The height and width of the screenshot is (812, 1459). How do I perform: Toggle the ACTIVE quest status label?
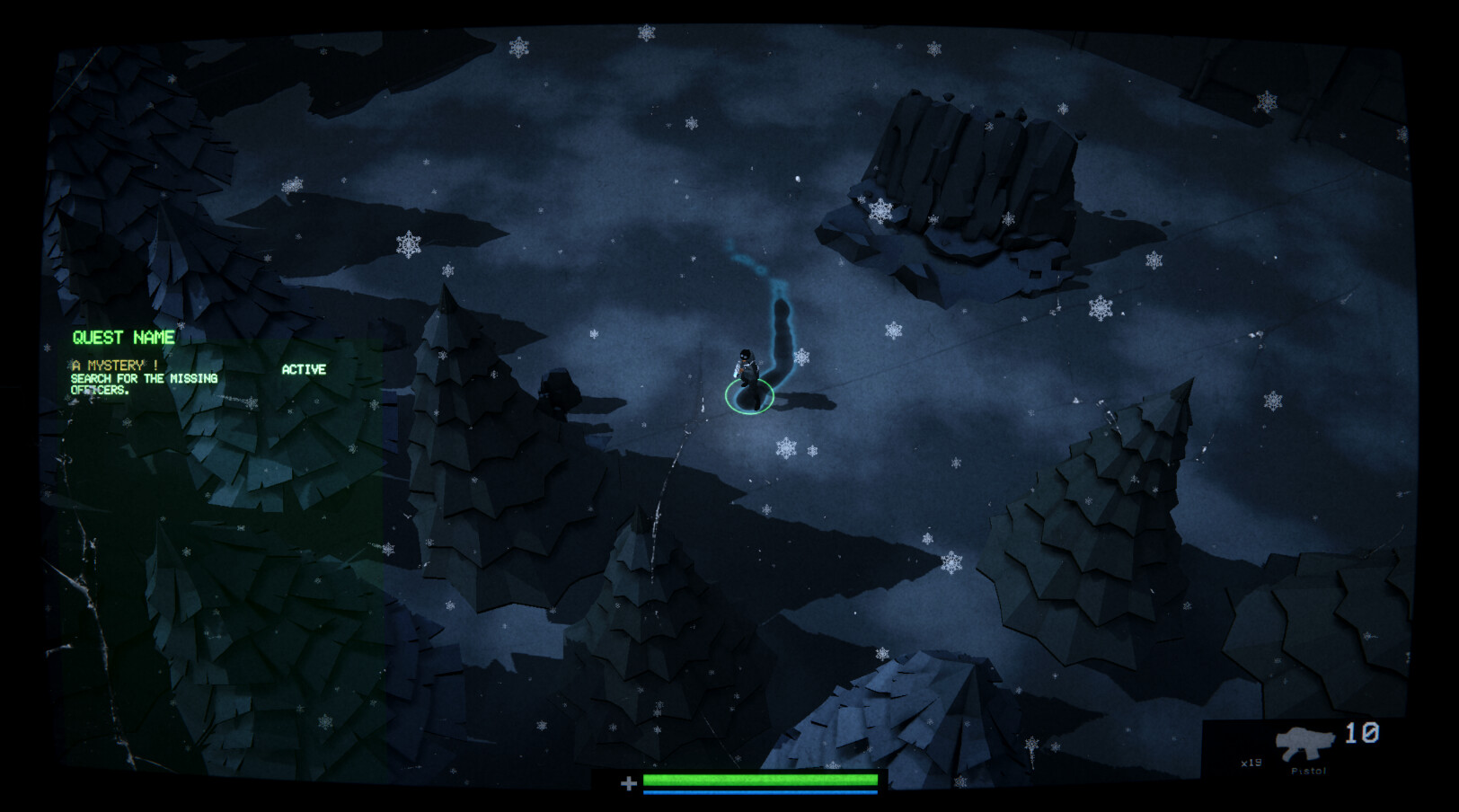pyautogui.click(x=306, y=368)
